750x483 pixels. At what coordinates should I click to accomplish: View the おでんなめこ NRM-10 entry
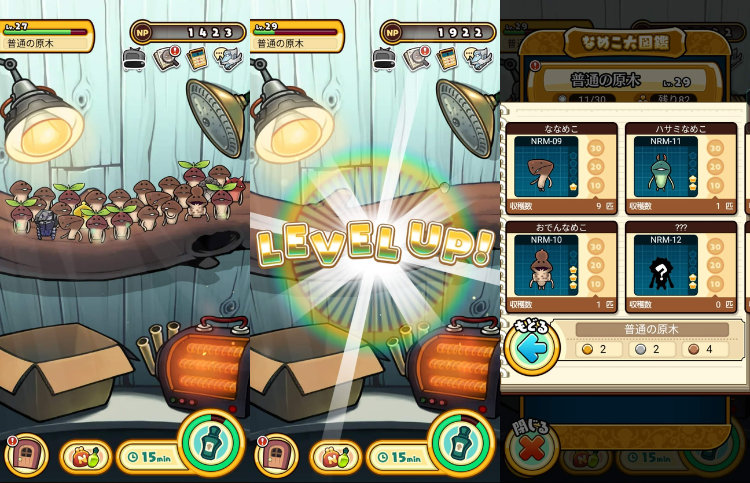560,265
